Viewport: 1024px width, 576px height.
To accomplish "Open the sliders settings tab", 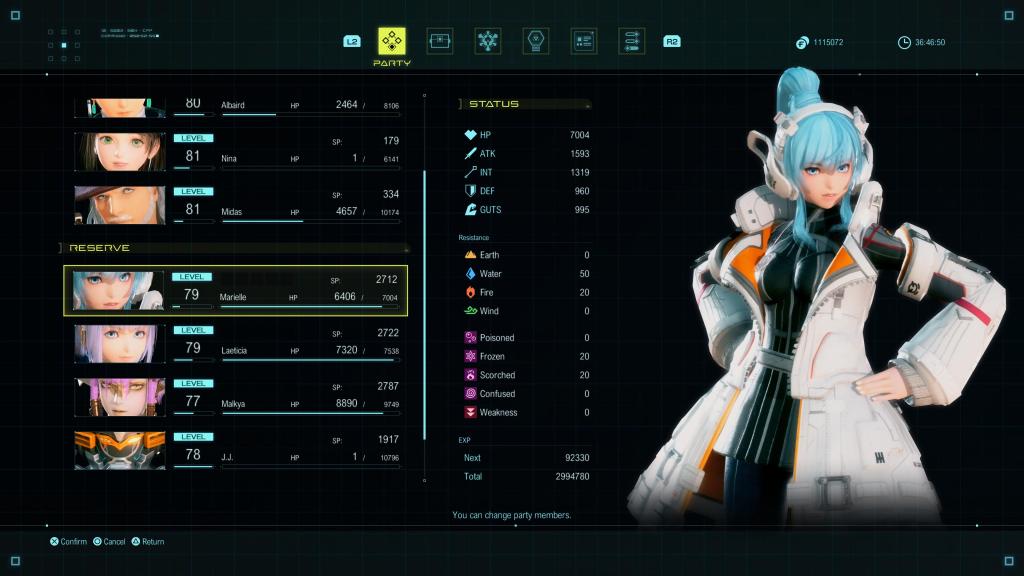I will coord(631,41).
